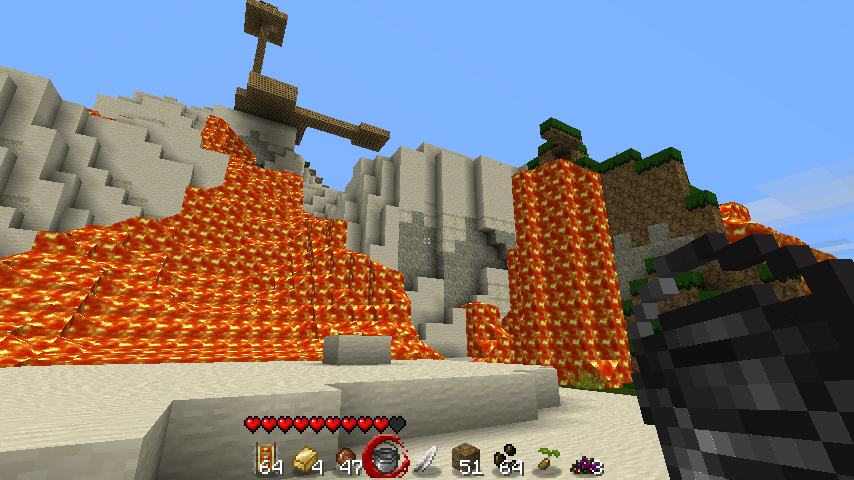
Task: Pick the white feather in the hotbar
Action: coord(426,460)
